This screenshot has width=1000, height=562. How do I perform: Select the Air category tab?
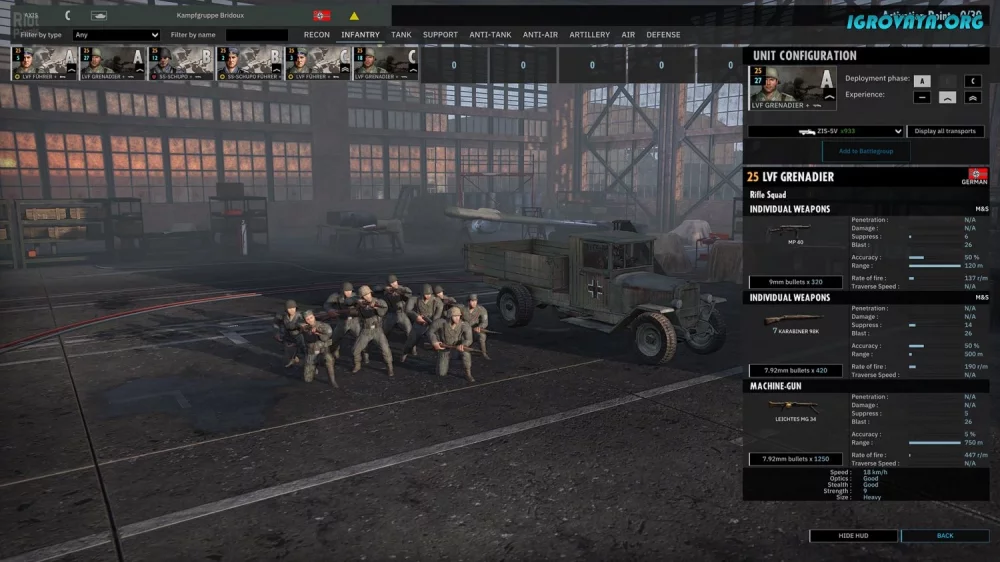coord(628,35)
